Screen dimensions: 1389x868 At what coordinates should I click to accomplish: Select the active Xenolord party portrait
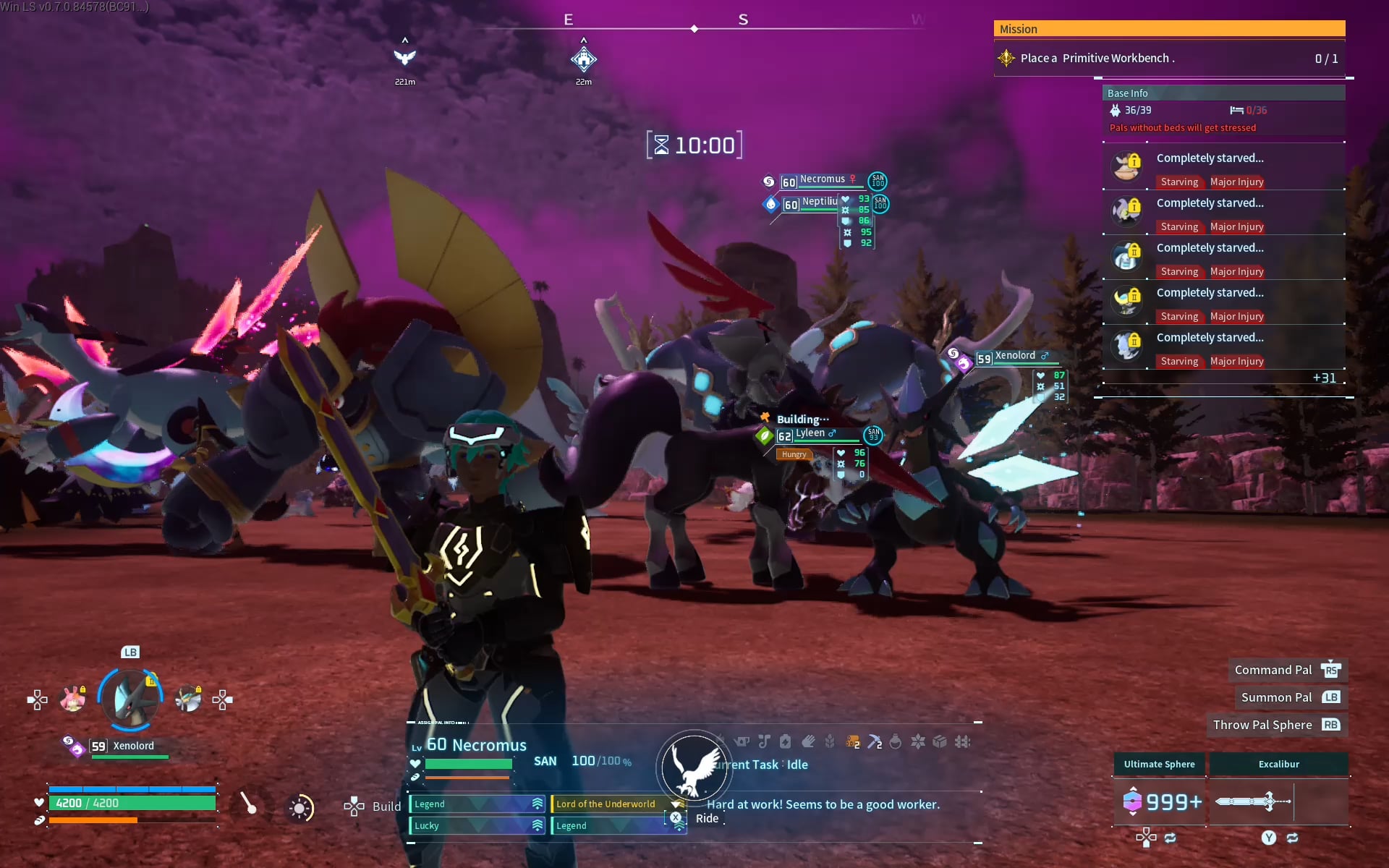[130, 699]
